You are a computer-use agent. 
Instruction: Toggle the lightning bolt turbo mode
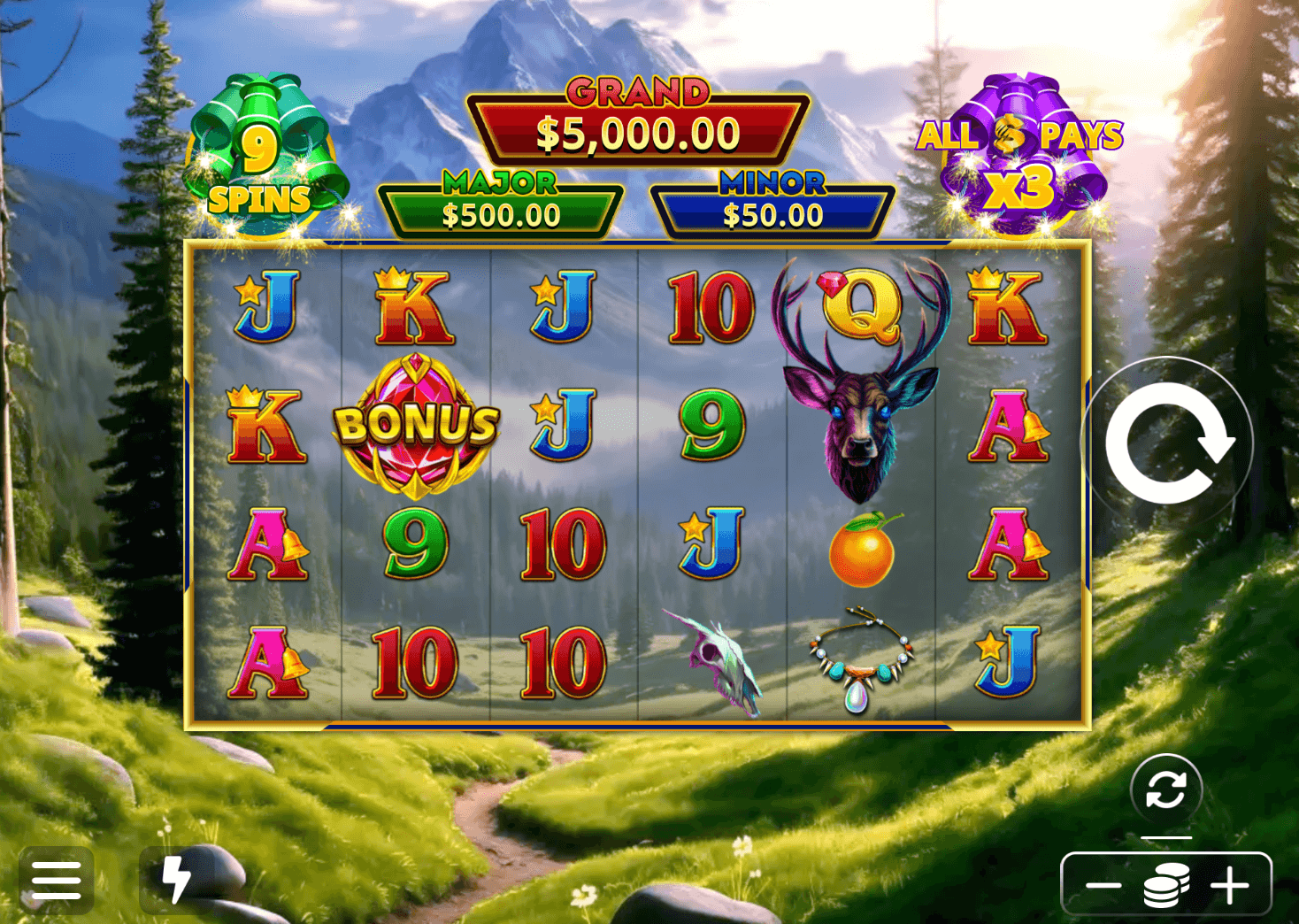(177, 880)
